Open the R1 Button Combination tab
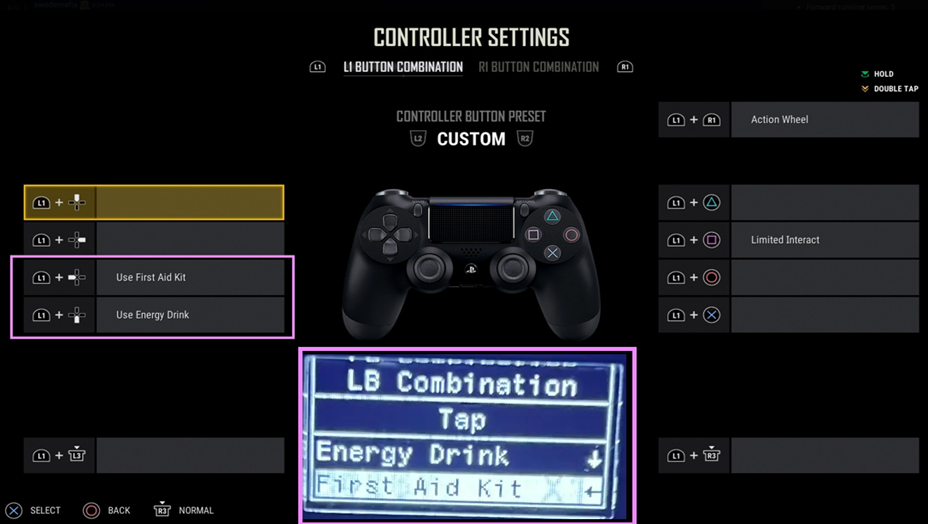Viewport: 928px width, 524px height. 538,68
